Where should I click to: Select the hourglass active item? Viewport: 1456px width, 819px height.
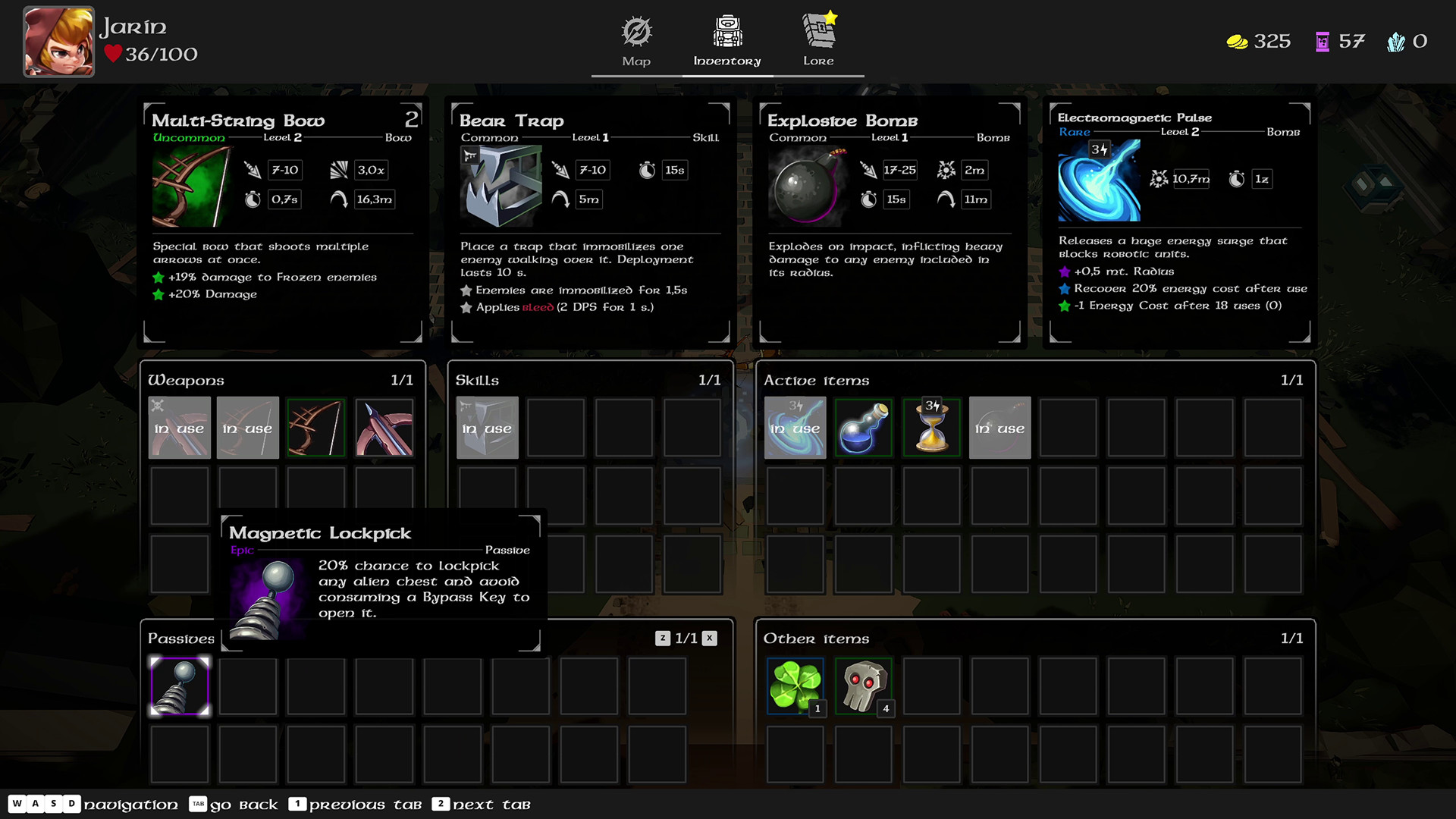[x=931, y=428]
